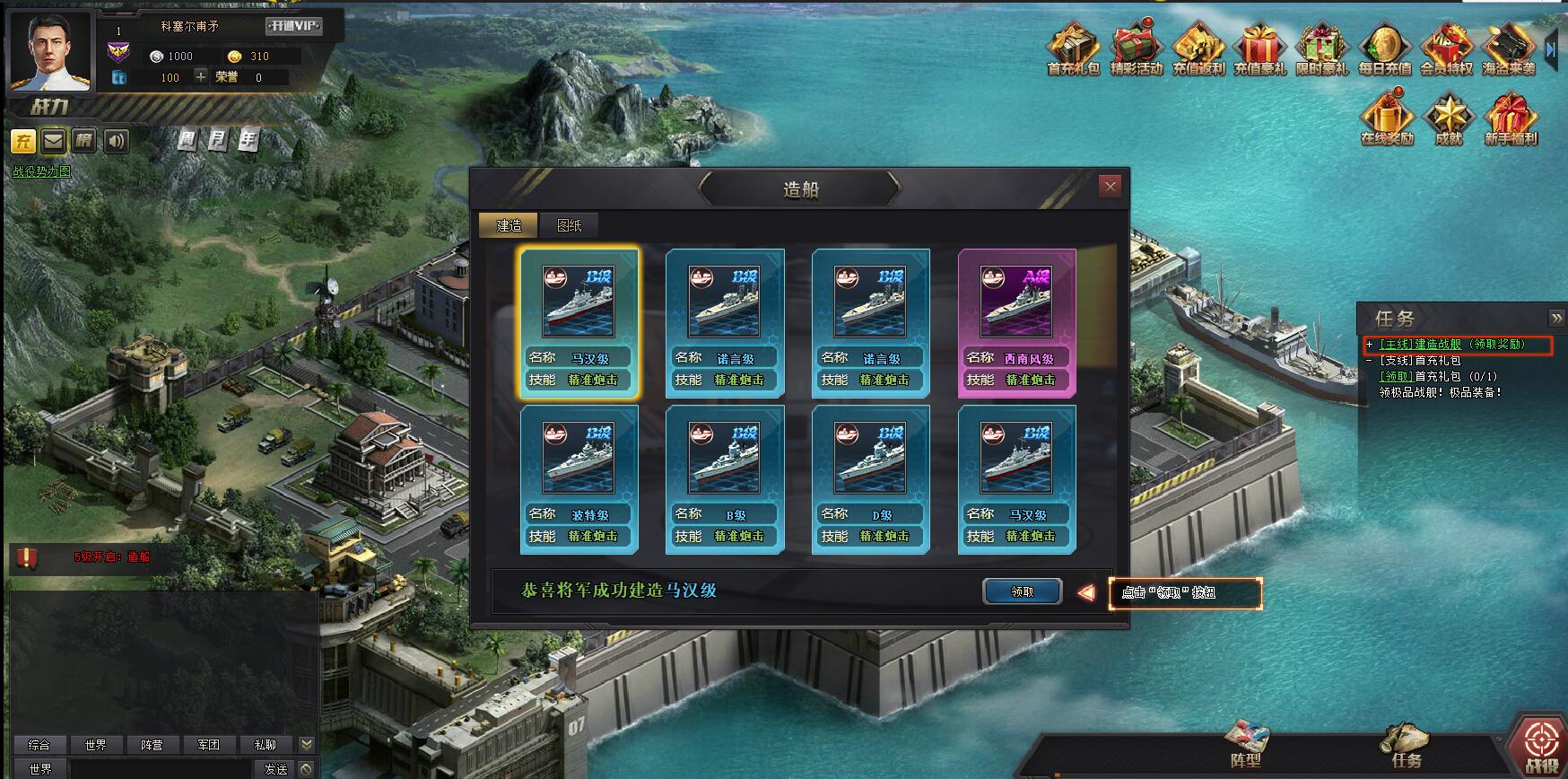Select the 建造 build tab
Viewport: 1568px width, 779px height.
click(x=509, y=225)
